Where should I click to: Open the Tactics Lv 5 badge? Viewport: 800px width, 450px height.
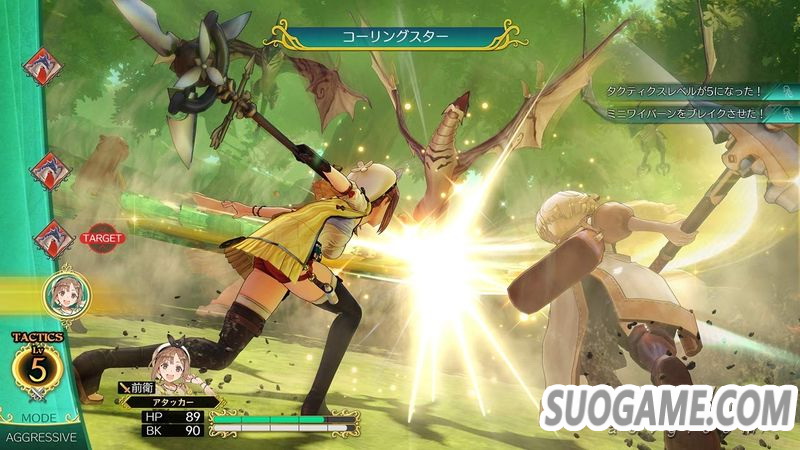pyautogui.click(x=38, y=367)
